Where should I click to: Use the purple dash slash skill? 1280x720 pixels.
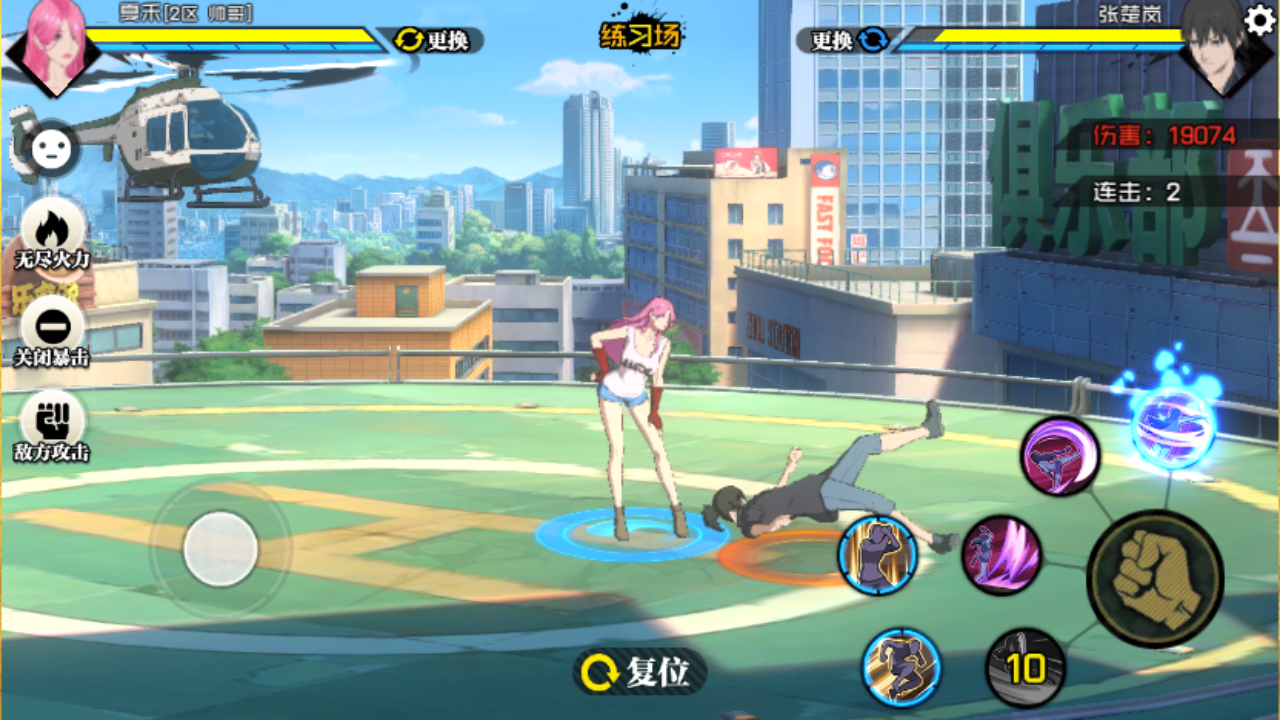(1001, 556)
